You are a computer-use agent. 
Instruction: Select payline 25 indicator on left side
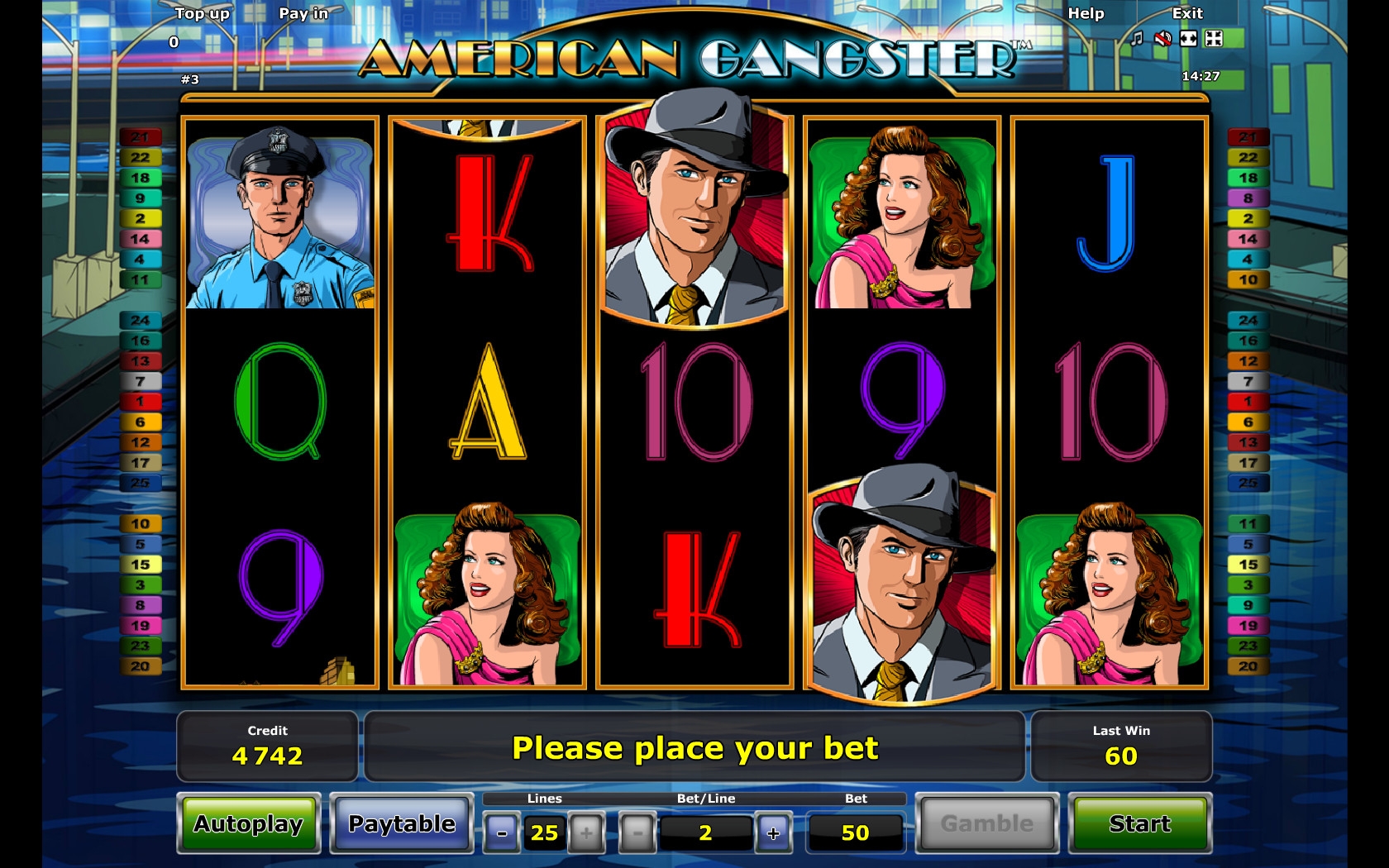click(140, 483)
